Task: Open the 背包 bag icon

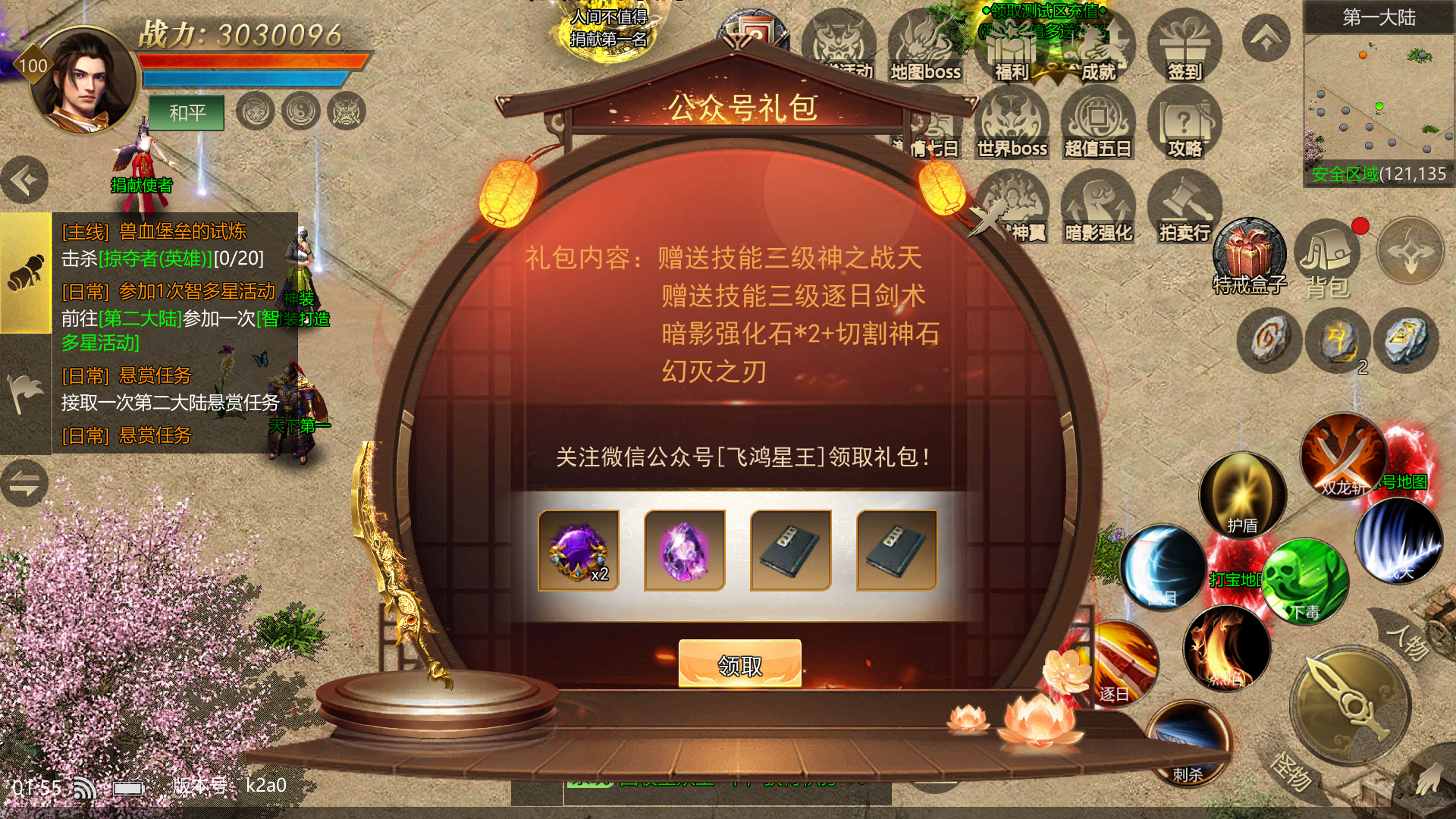Action: pyautogui.click(x=1326, y=258)
